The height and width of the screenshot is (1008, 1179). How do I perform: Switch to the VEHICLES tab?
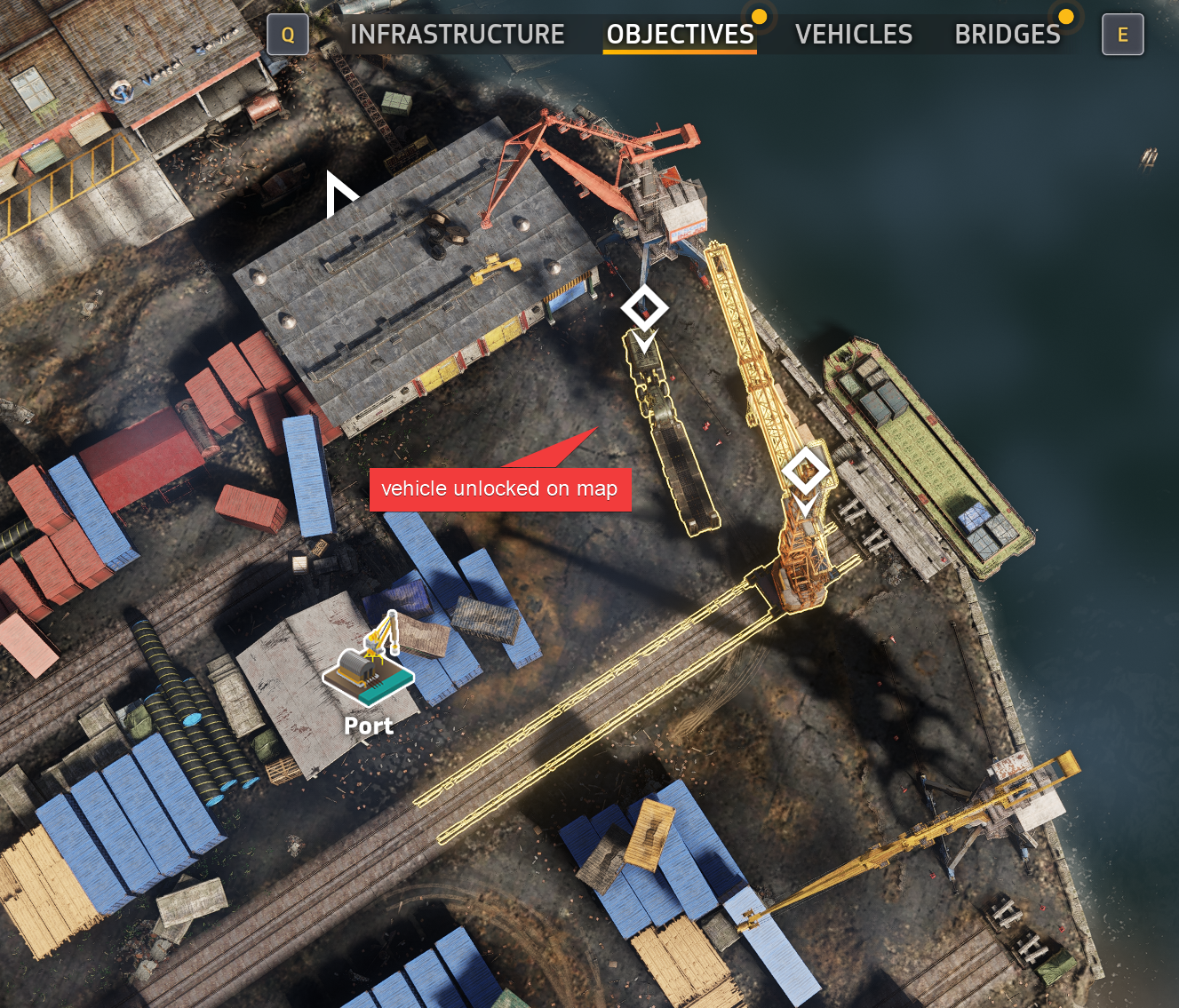click(854, 34)
